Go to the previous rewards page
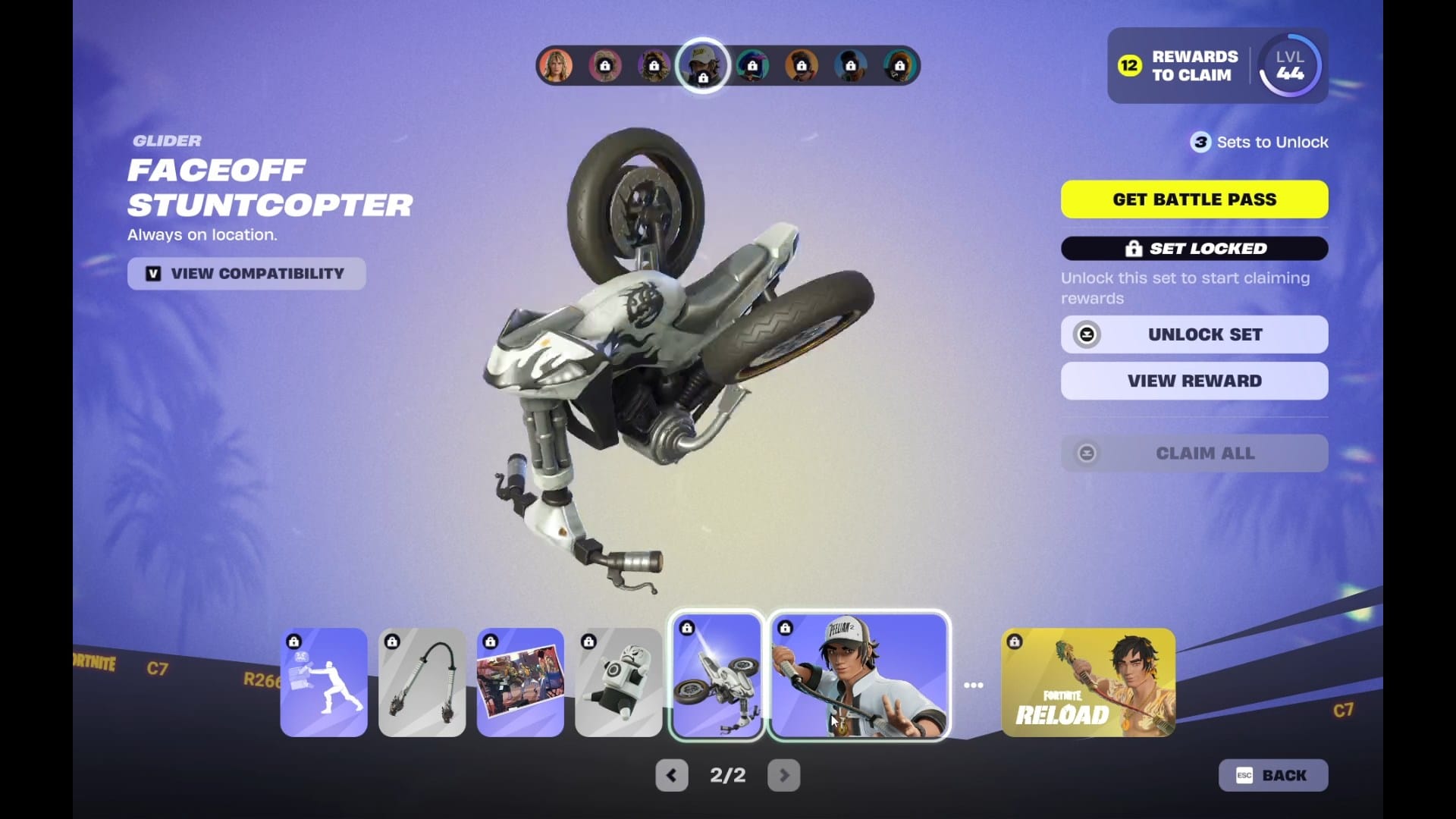 coord(671,775)
